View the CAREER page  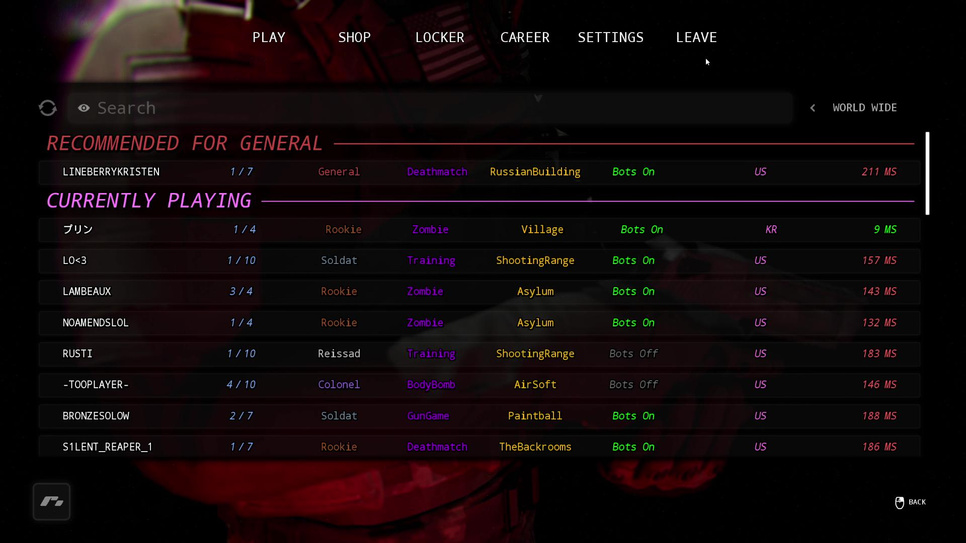click(x=525, y=38)
